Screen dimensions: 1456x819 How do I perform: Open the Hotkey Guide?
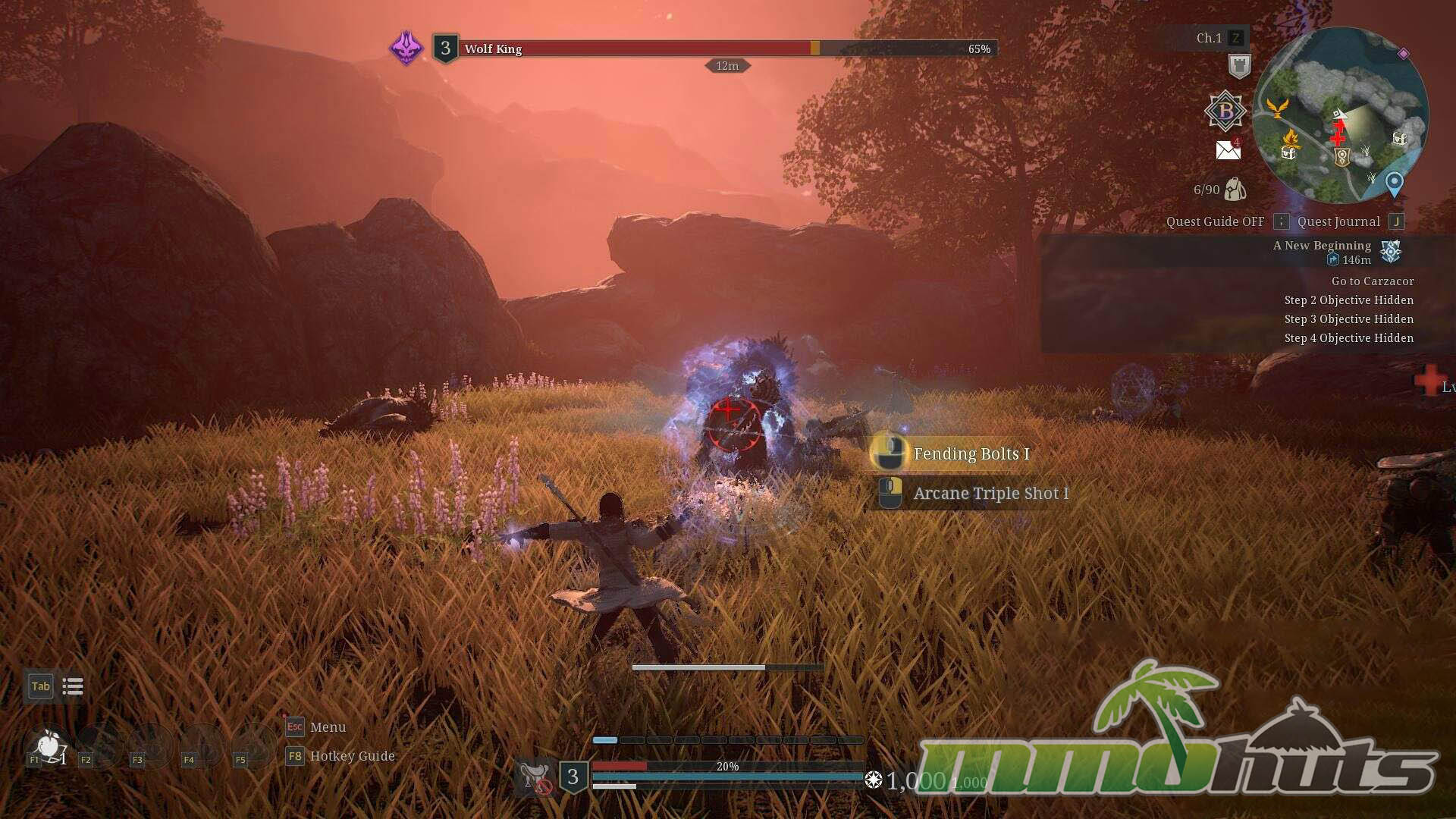[x=352, y=756]
